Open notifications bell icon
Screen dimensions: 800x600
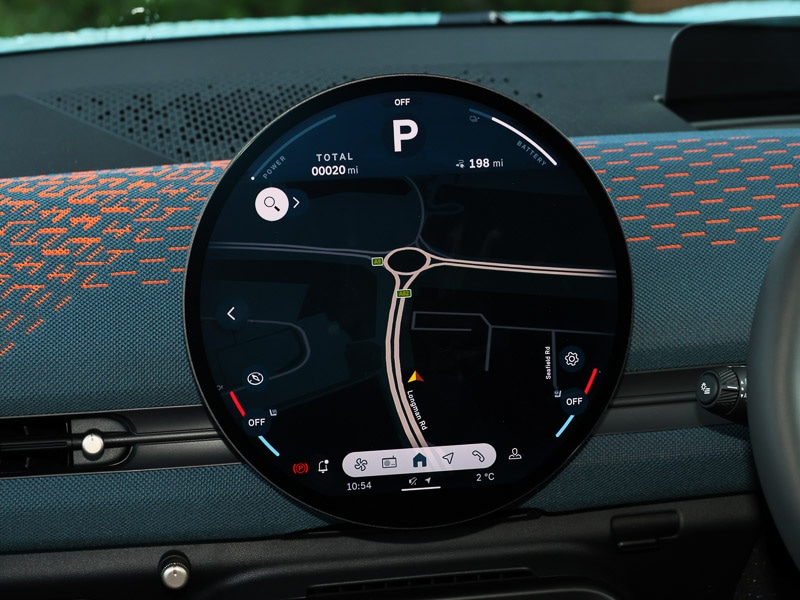(323, 466)
